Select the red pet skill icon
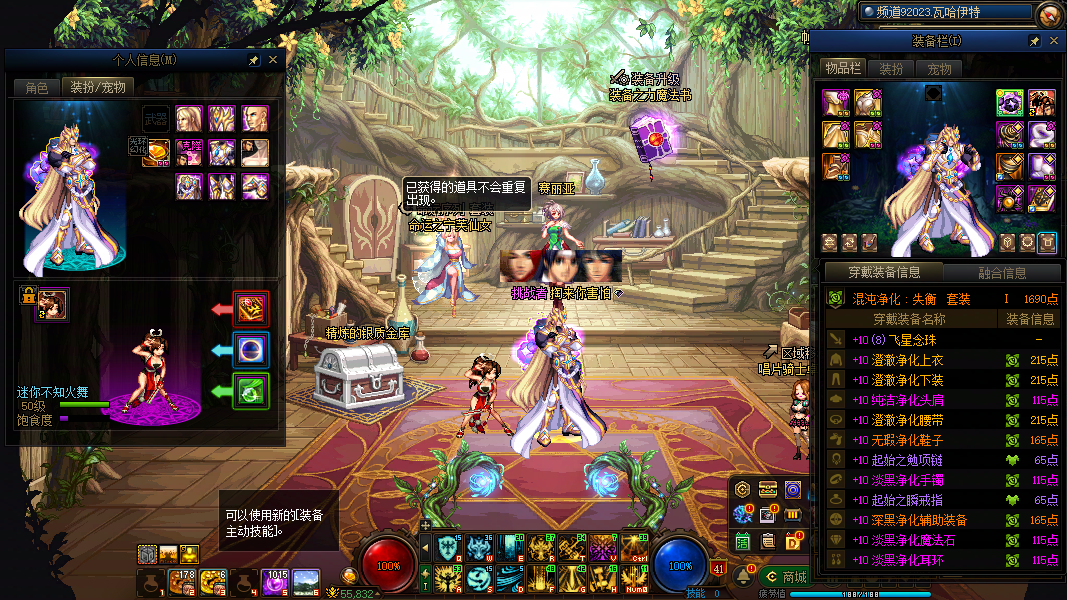This screenshot has width=1067, height=600. pos(251,309)
